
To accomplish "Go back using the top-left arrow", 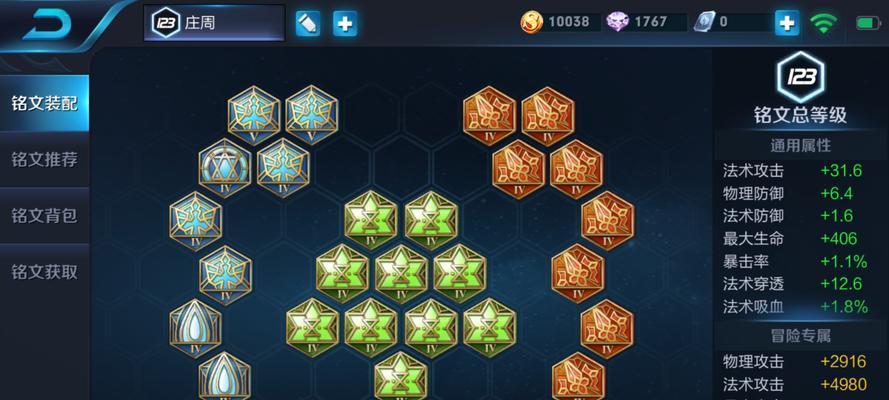I will [48, 23].
